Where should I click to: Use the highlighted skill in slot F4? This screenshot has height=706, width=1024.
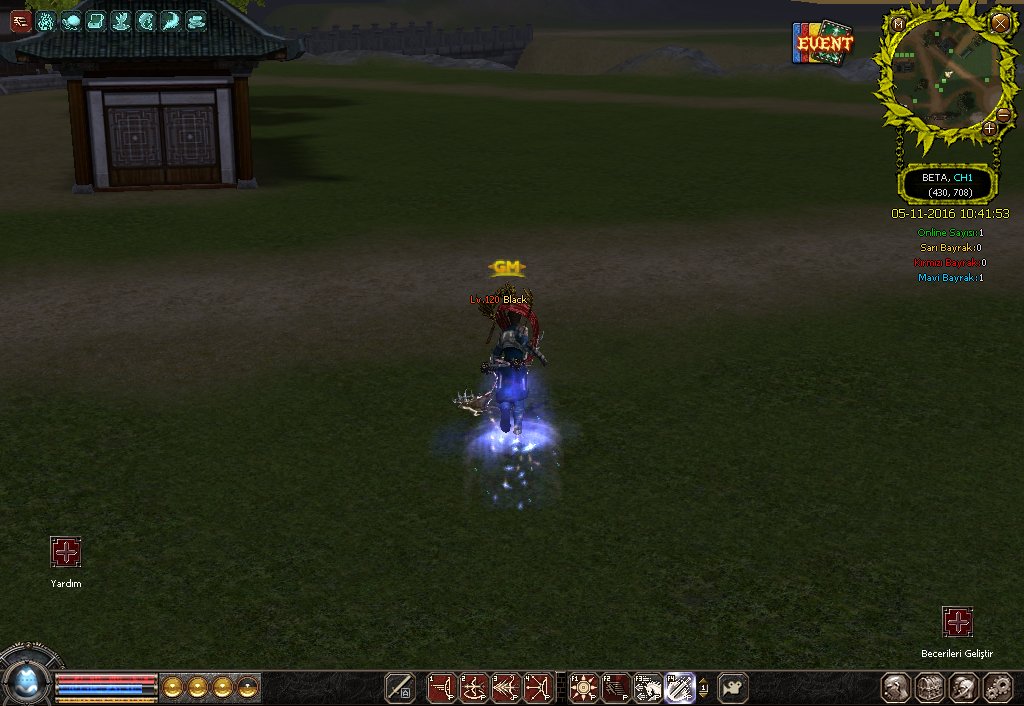(x=680, y=688)
